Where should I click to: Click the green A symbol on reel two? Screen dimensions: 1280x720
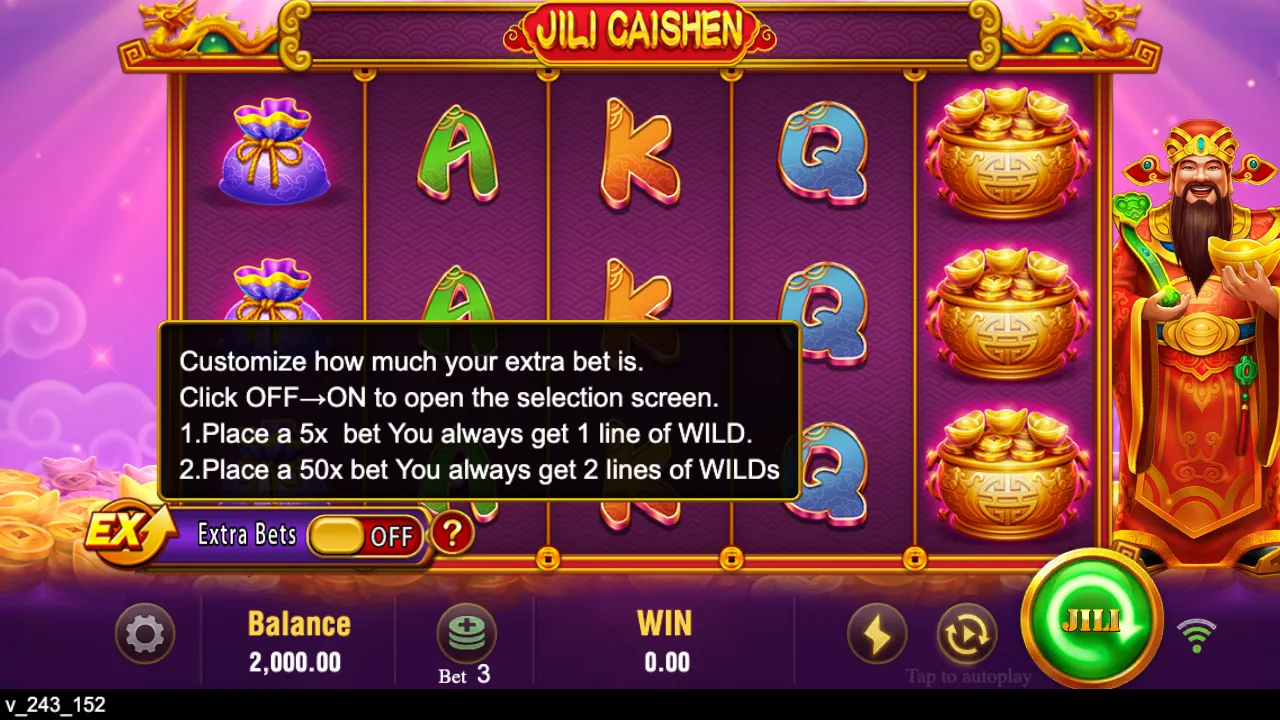462,150
